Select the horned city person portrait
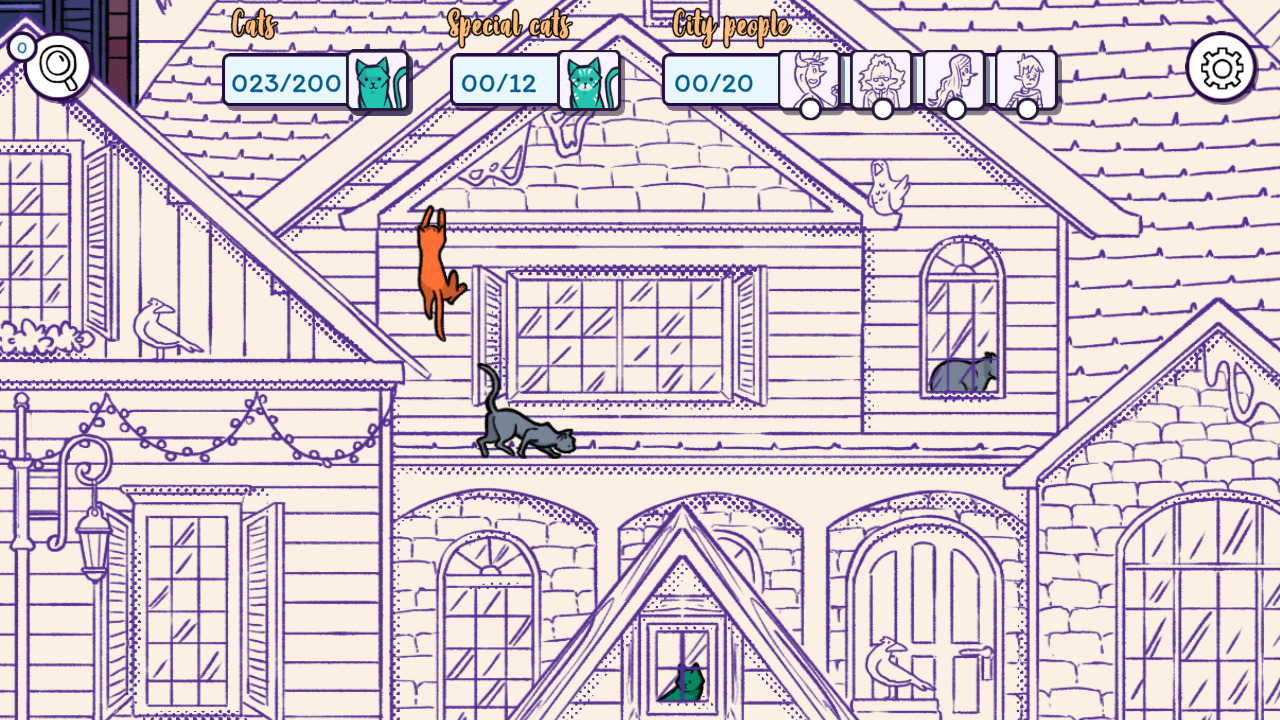 pos(809,78)
